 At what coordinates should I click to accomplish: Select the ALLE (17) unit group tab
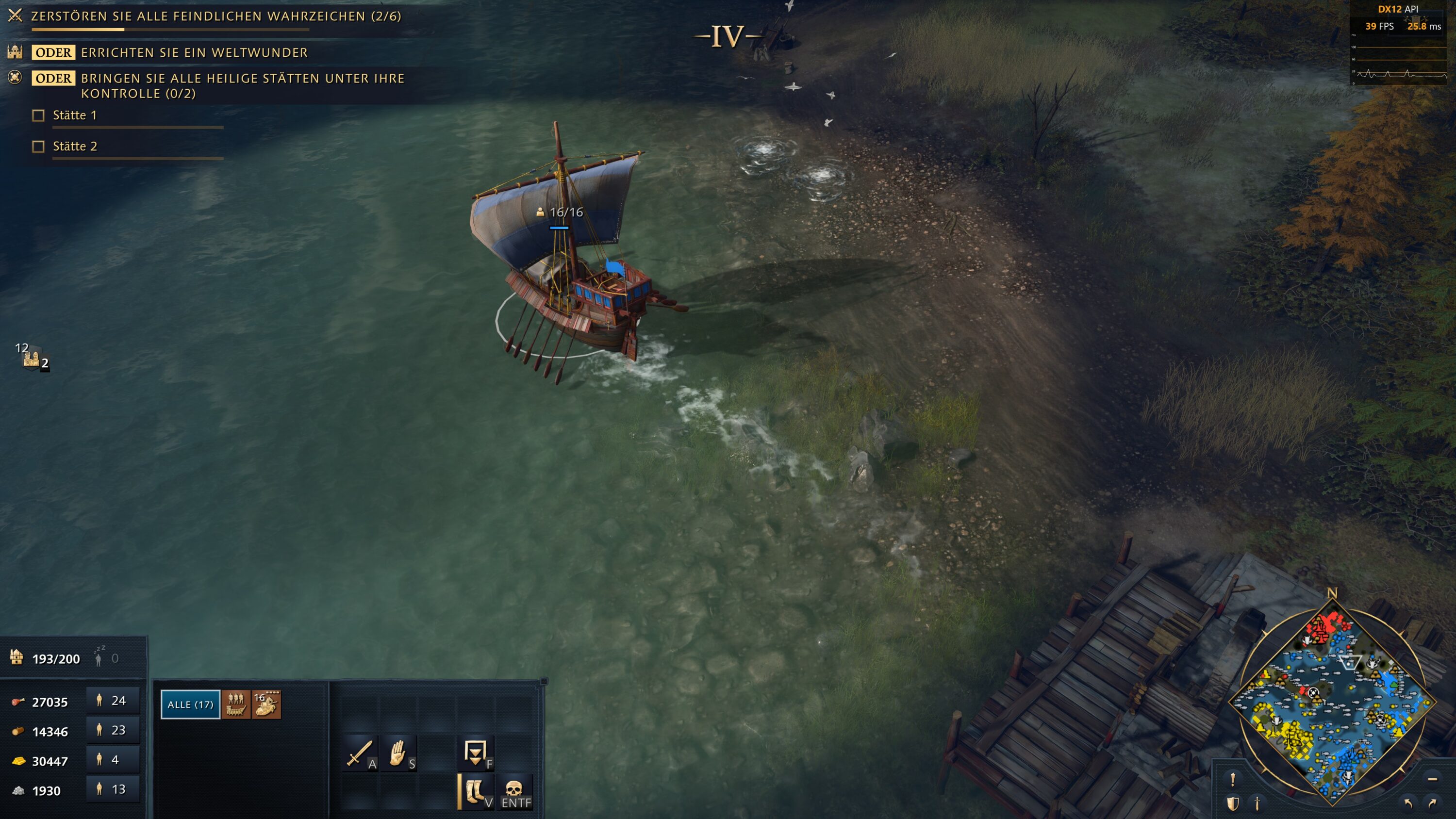pyautogui.click(x=190, y=704)
